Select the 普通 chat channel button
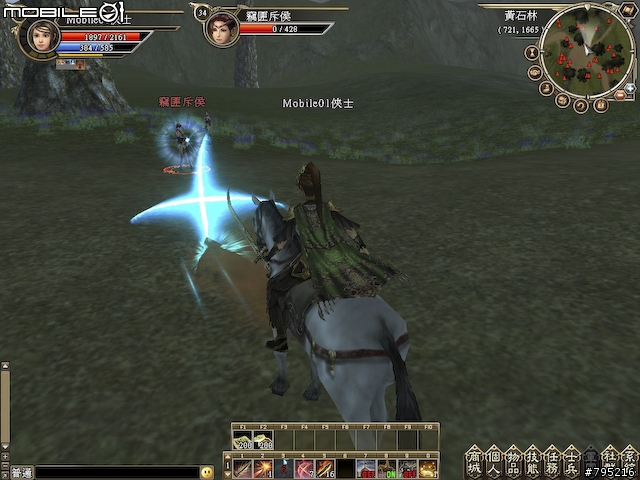Image resolution: width=640 pixels, height=480 pixels. [x=20, y=472]
